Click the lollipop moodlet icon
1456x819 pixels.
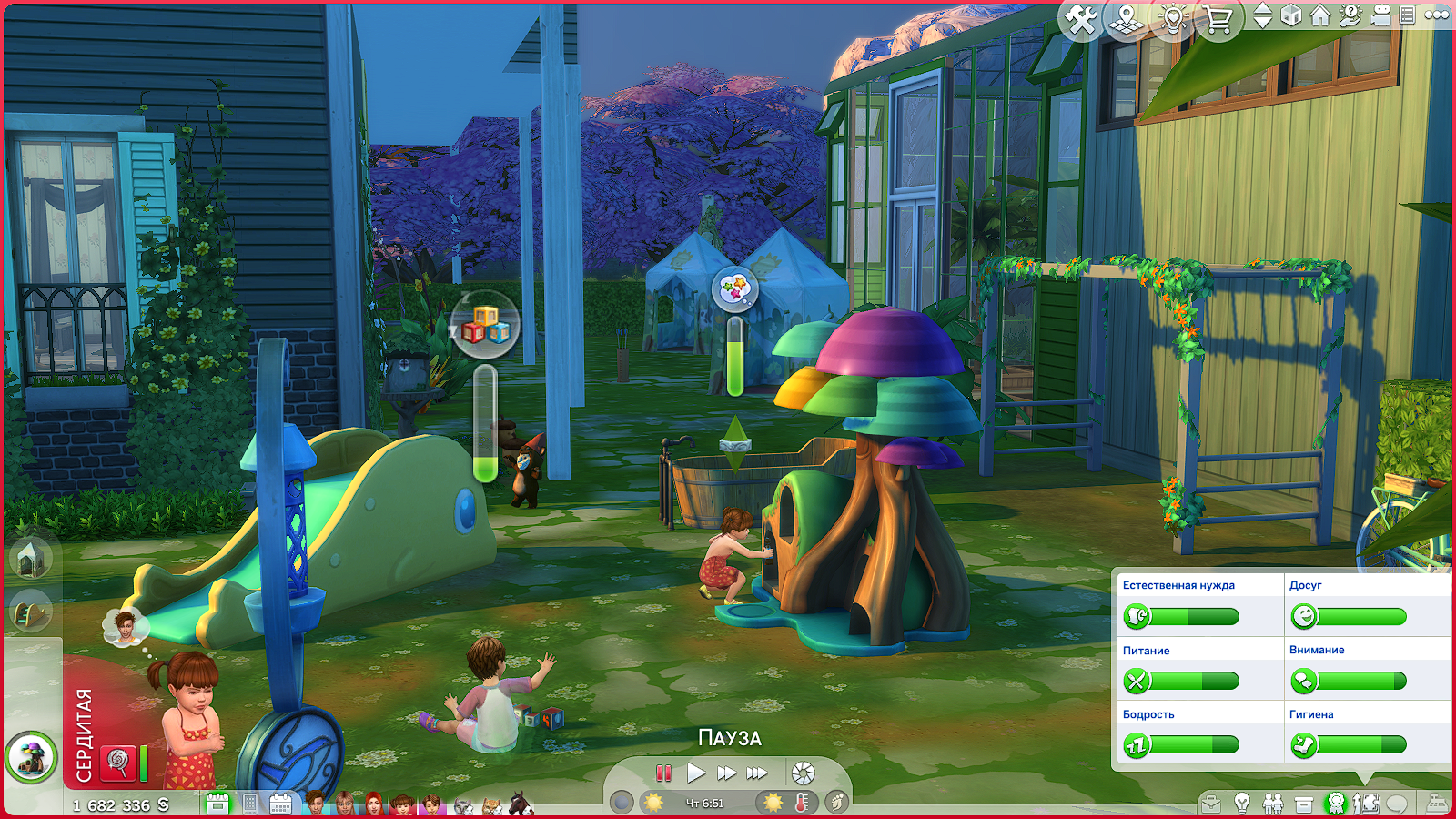point(118,762)
